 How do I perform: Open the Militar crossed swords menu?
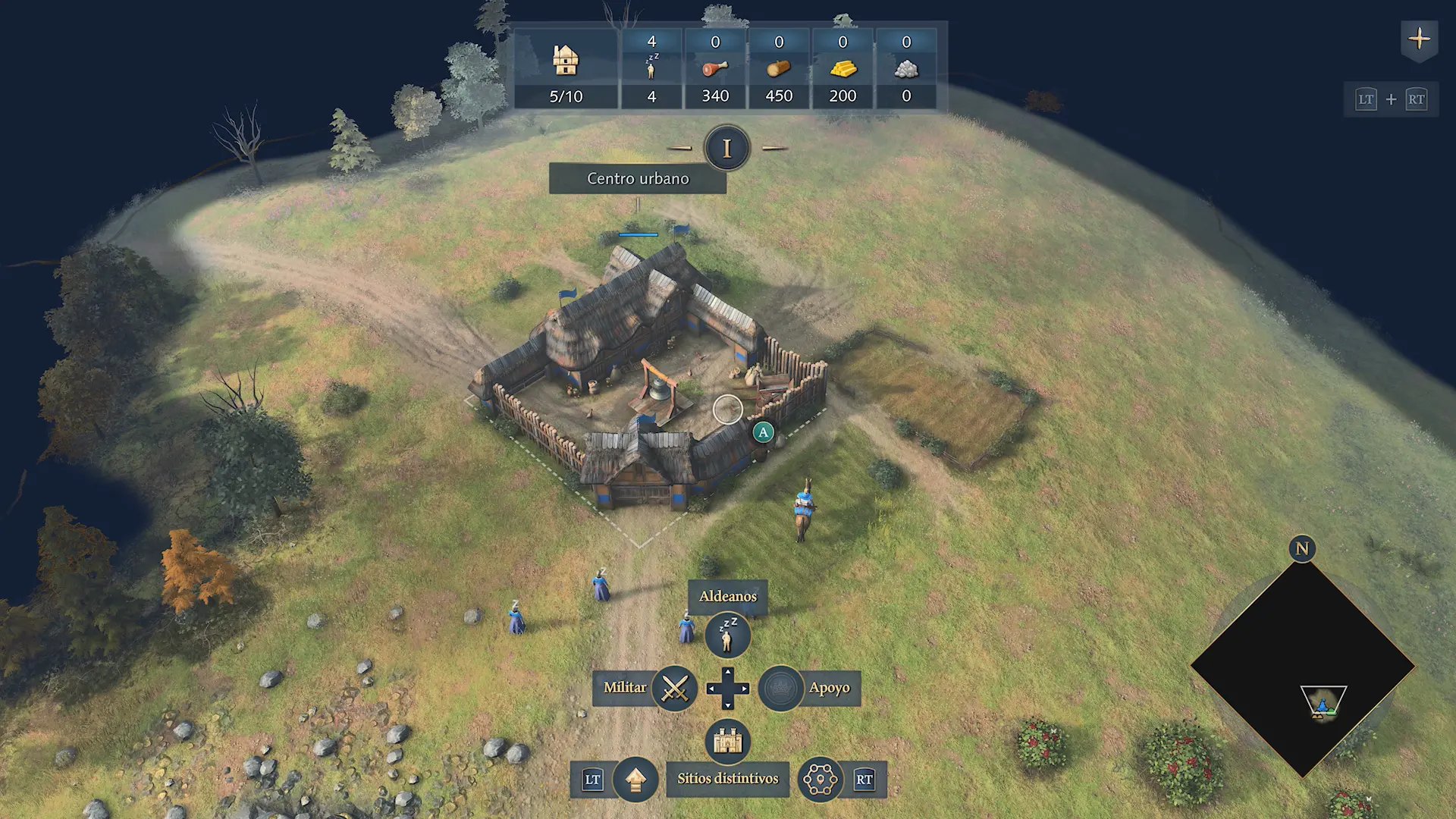tap(674, 689)
